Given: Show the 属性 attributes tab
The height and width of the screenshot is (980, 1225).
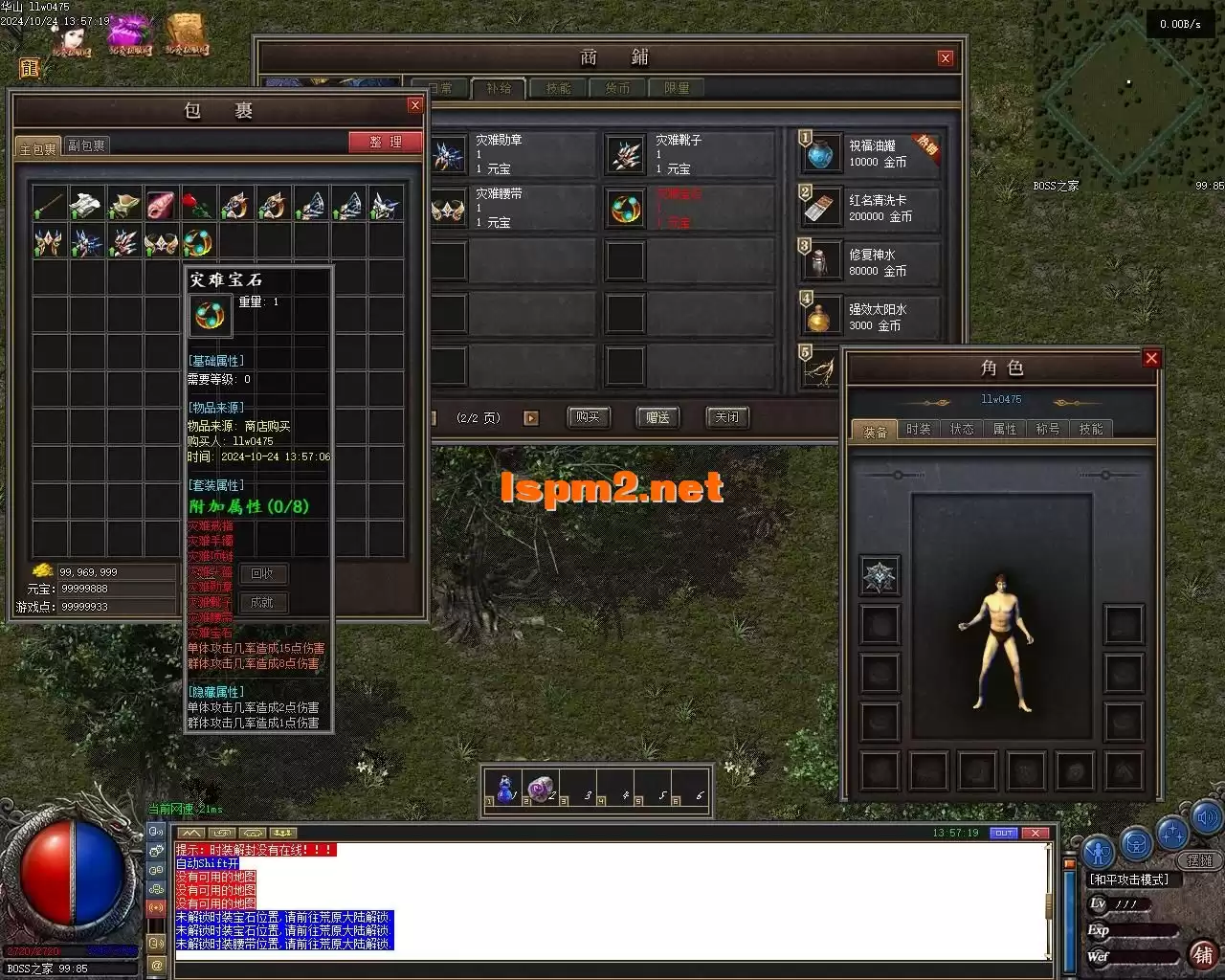Looking at the screenshot, I should click(1005, 429).
